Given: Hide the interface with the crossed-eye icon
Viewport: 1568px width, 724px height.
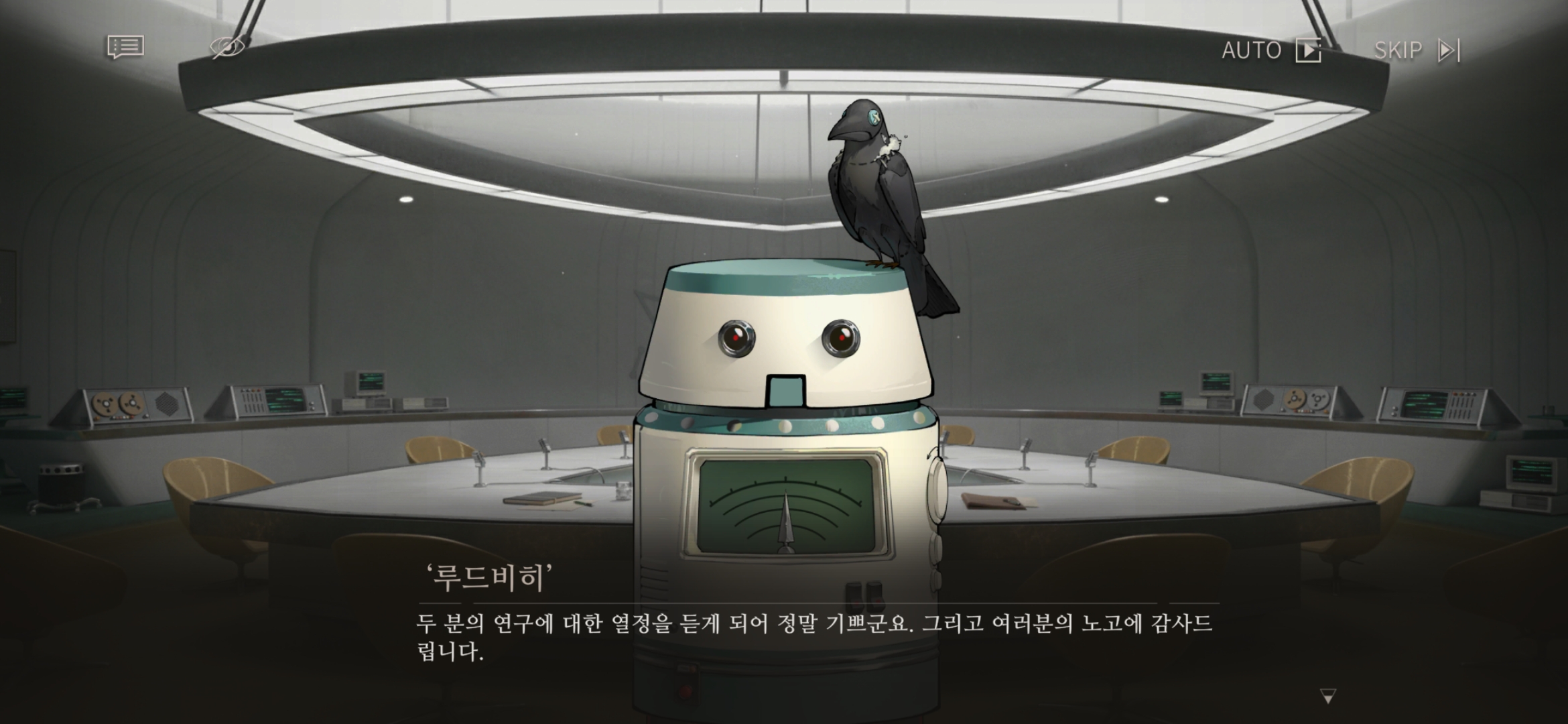Looking at the screenshot, I should (x=227, y=48).
